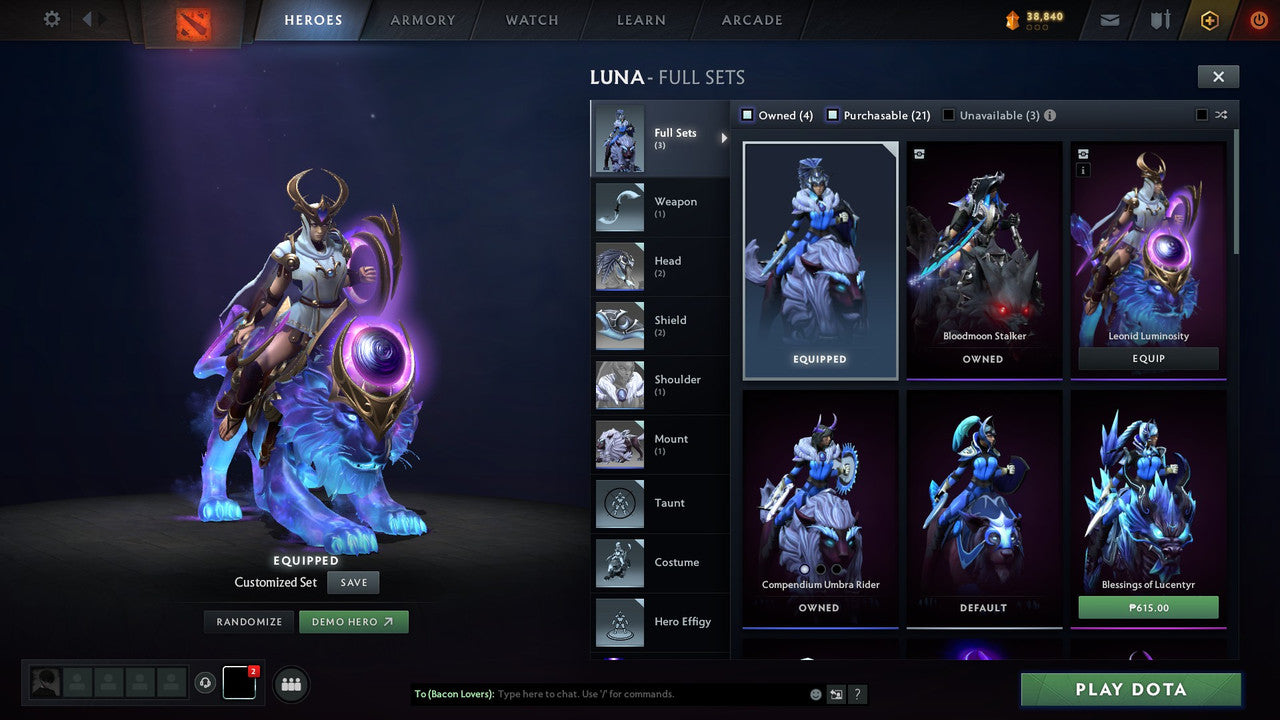Image resolution: width=1280 pixels, height=720 pixels.
Task: Switch to the ARCADE tab
Action: [751, 20]
